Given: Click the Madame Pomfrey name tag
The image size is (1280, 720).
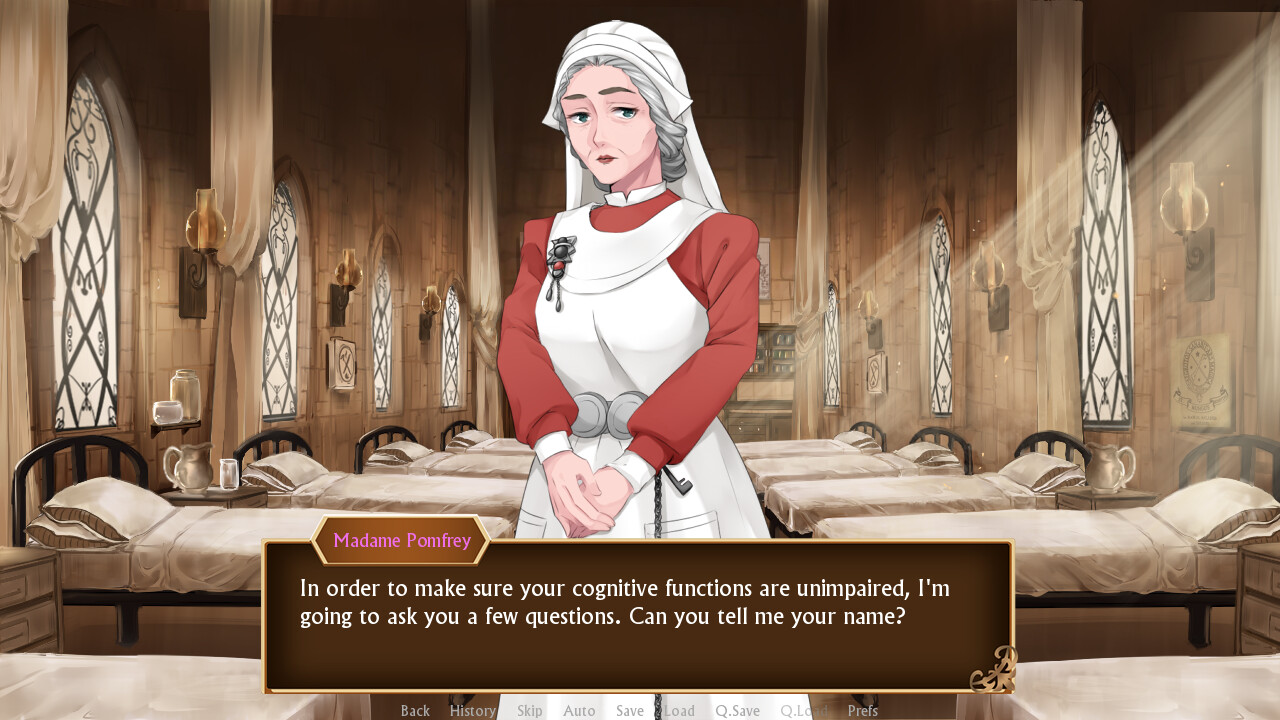Looking at the screenshot, I should point(400,540).
